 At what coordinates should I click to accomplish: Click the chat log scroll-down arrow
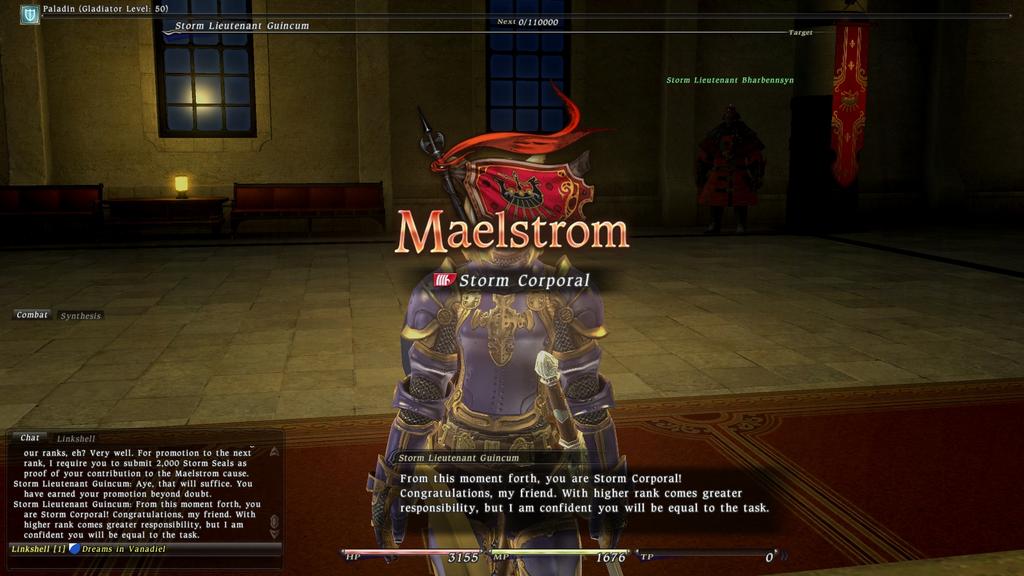click(x=274, y=534)
